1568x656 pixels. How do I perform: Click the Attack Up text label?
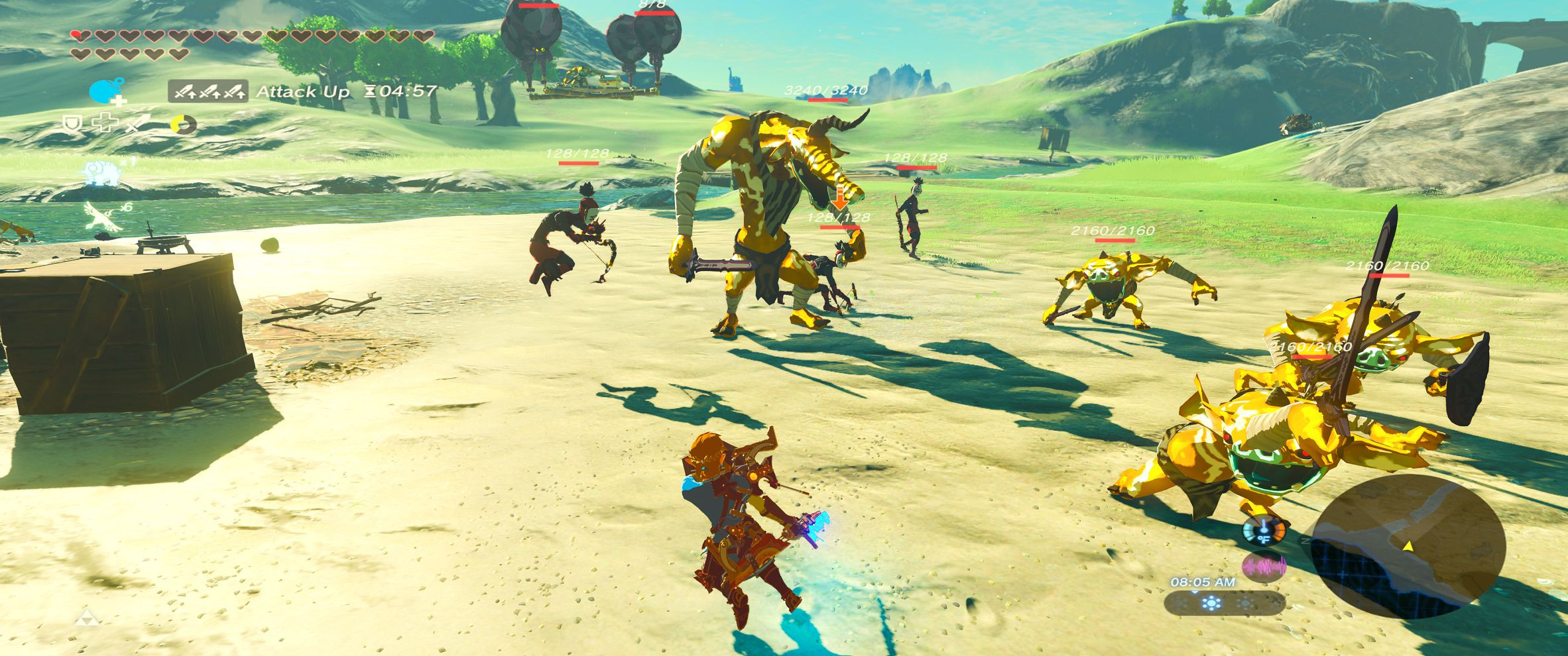pyautogui.click(x=302, y=91)
